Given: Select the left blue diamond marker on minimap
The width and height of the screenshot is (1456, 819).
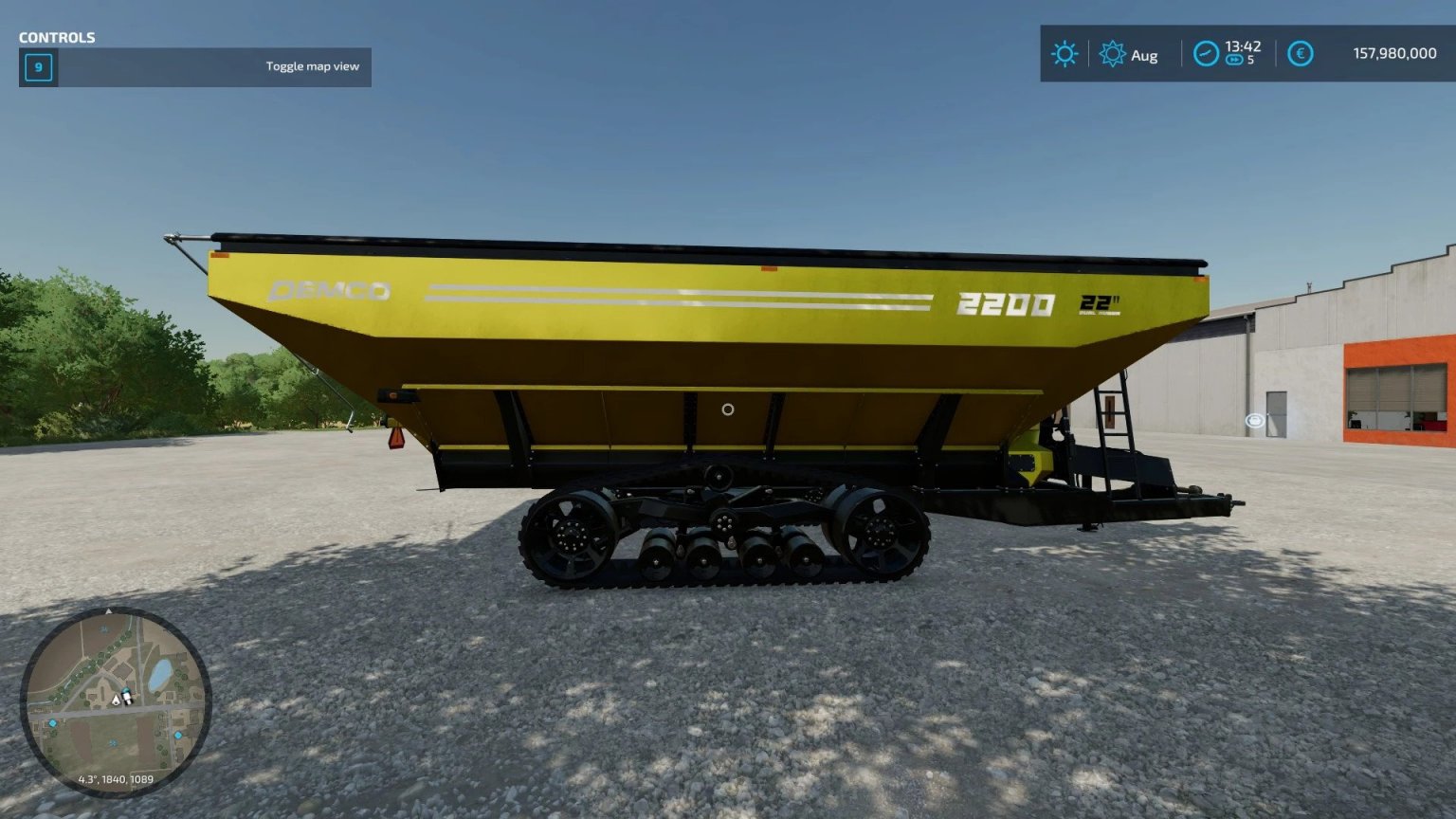Looking at the screenshot, I should [53, 723].
